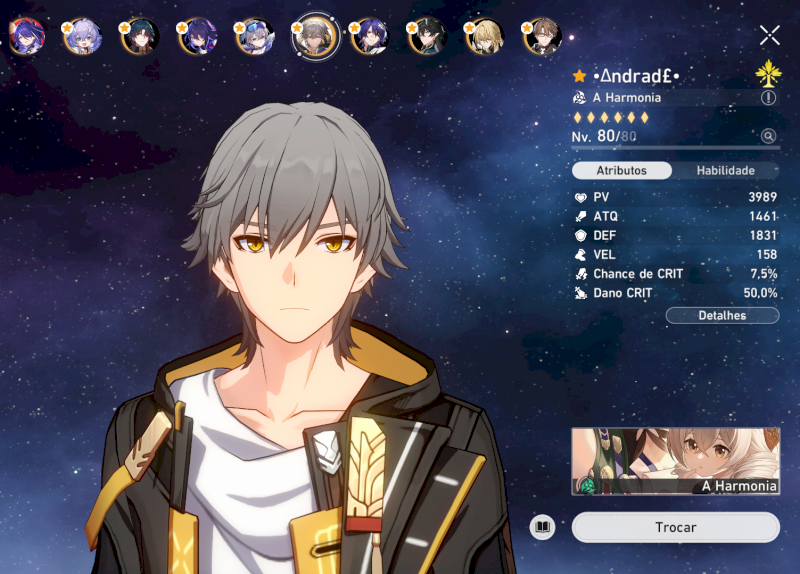Show path info via exclamation icon
This screenshot has height=574, width=800.
click(x=768, y=98)
